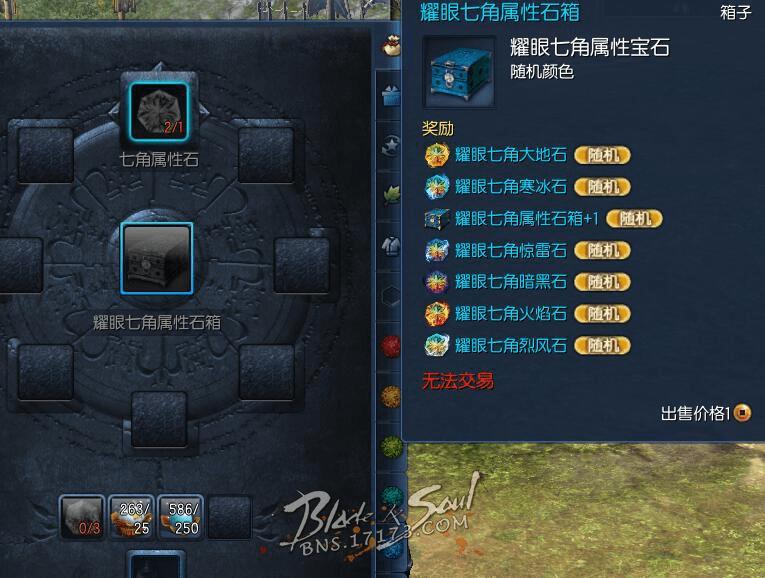Screen dimensions: 765x578
Task: Open the pouch bag category tab
Action: click(x=391, y=45)
